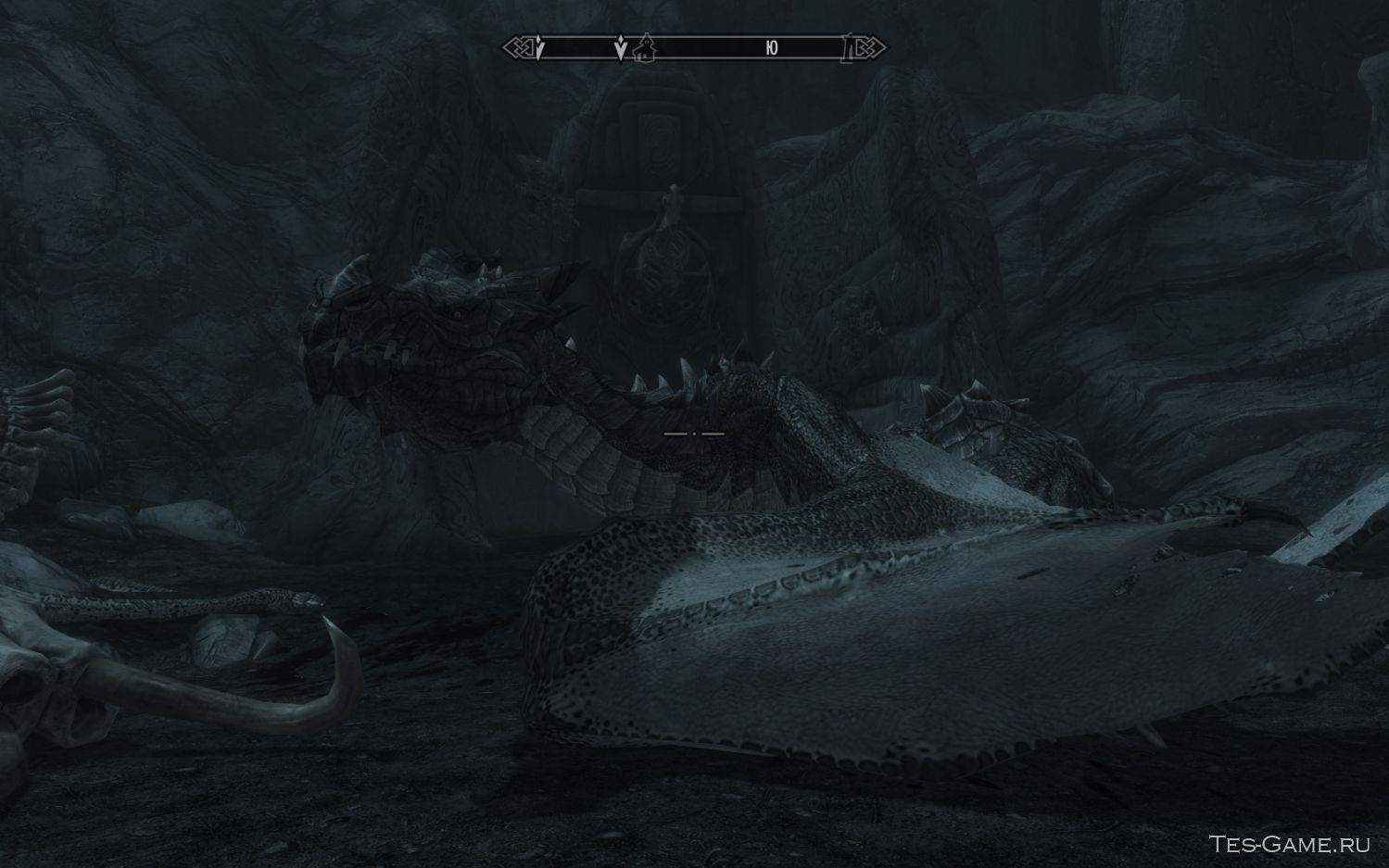Viewport: 1389px width, 868px height.
Task: Select the quest arrow next to the building marker
Action: coord(621,48)
